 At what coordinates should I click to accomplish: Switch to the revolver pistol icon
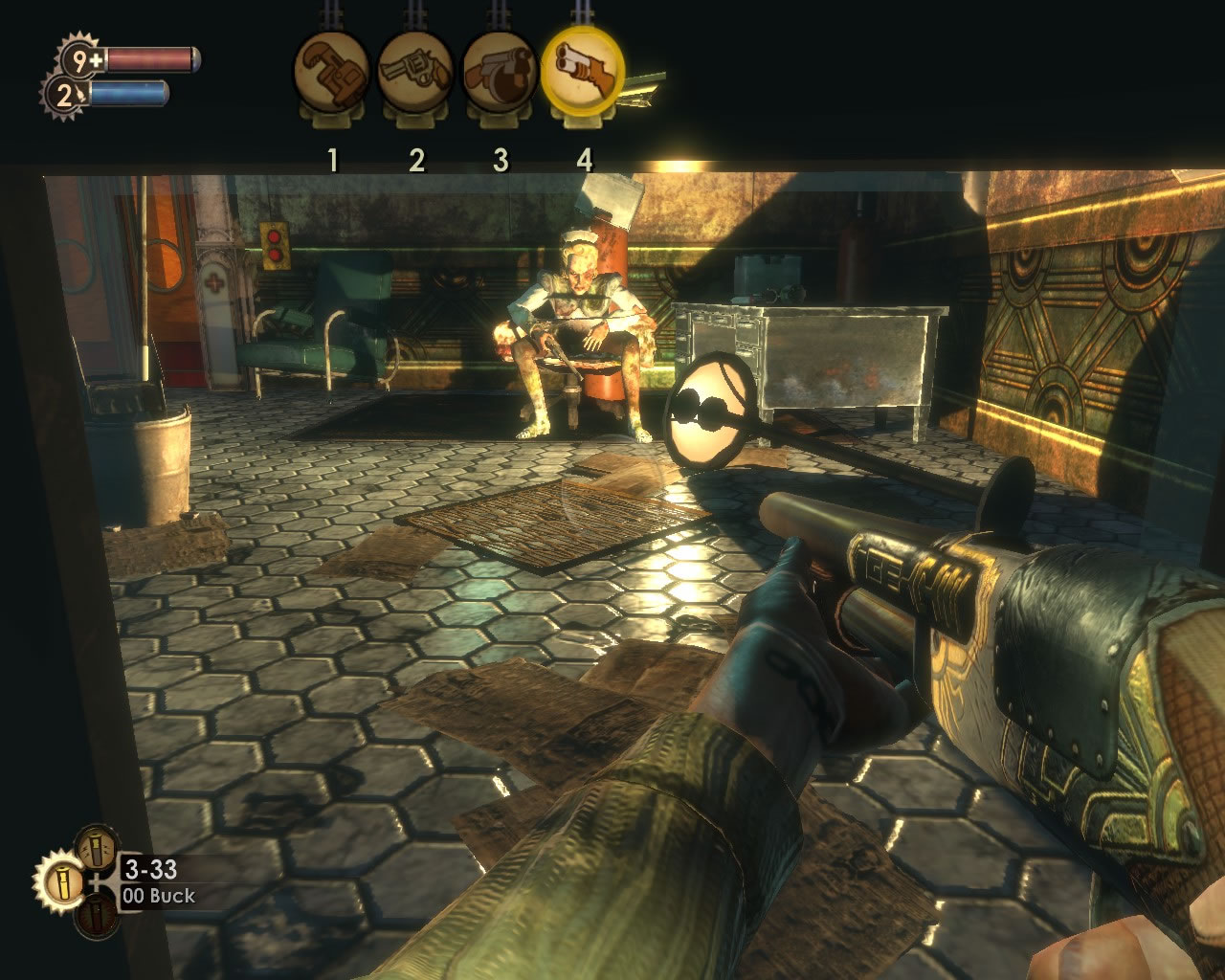(x=415, y=72)
